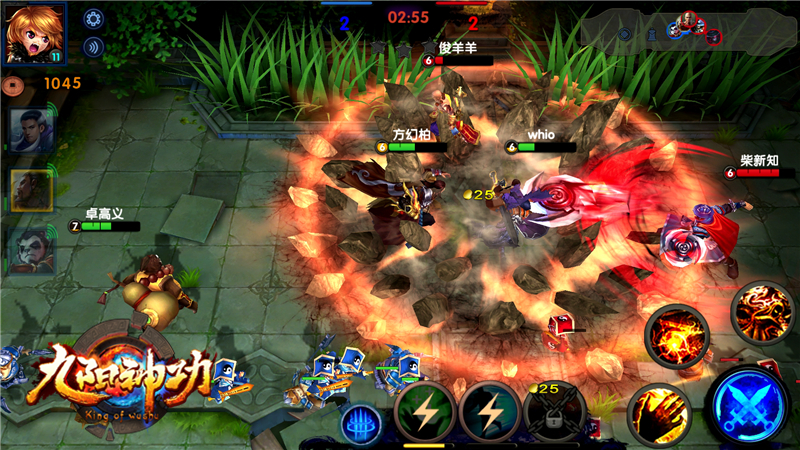Select the panda teammate portrait
The width and height of the screenshot is (800, 450).
tap(31, 250)
